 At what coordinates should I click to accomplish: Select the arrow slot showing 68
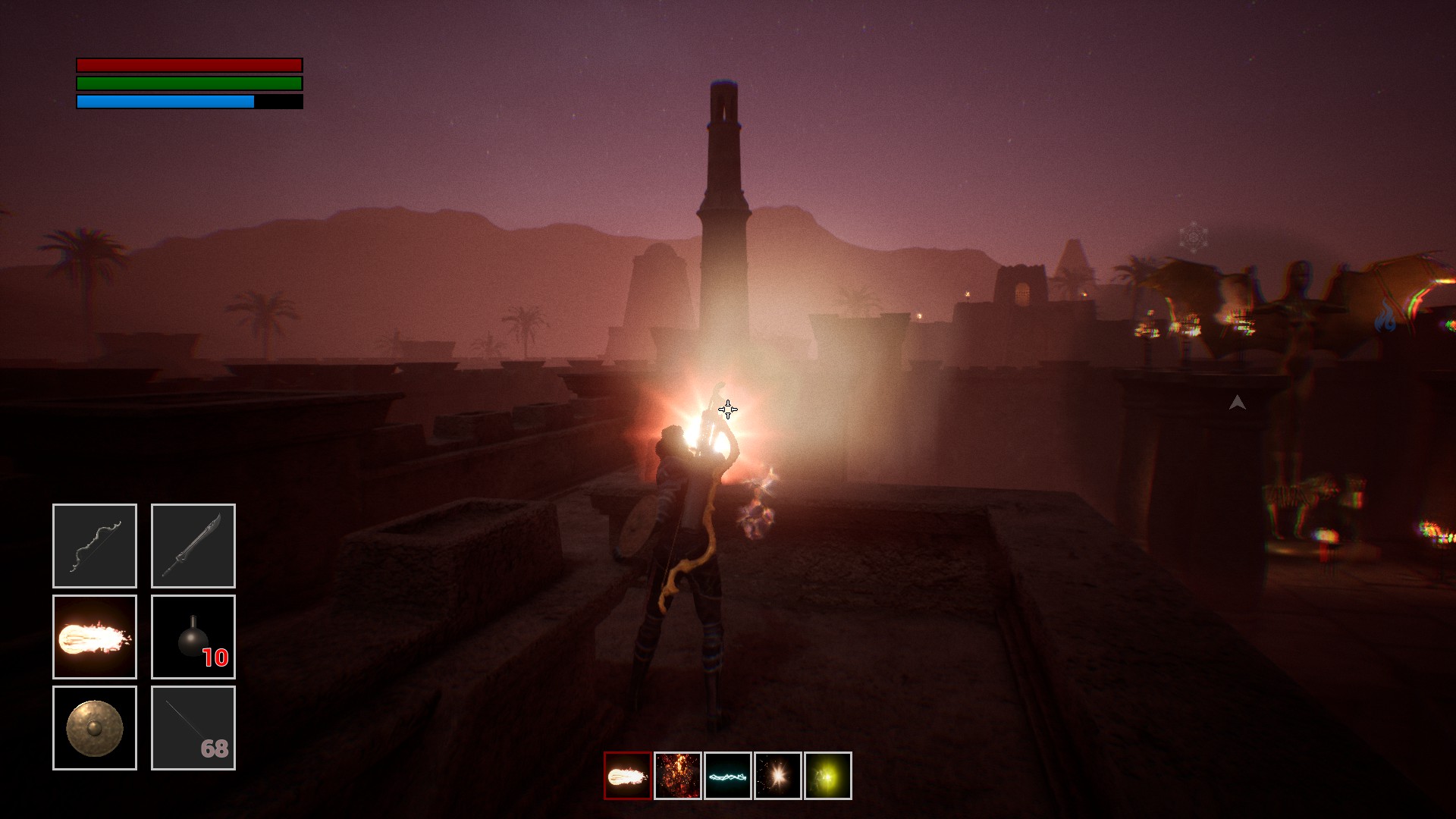tap(193, 728)
